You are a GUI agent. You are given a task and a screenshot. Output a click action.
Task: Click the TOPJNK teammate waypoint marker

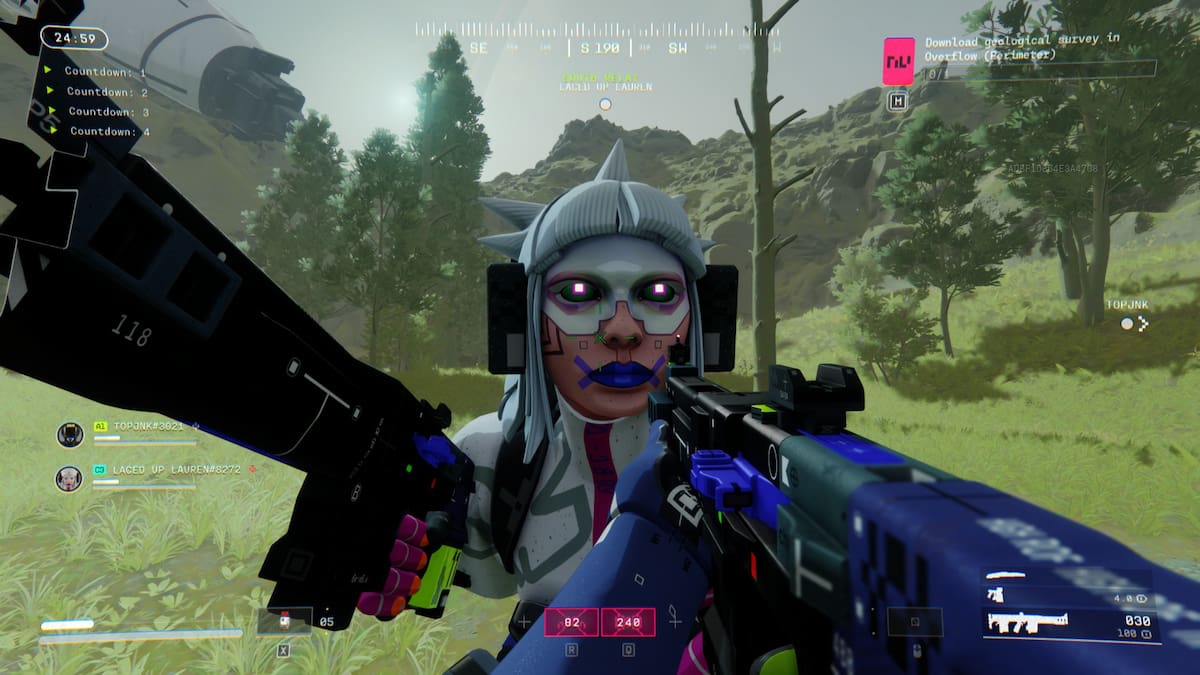coord(1133,323)
